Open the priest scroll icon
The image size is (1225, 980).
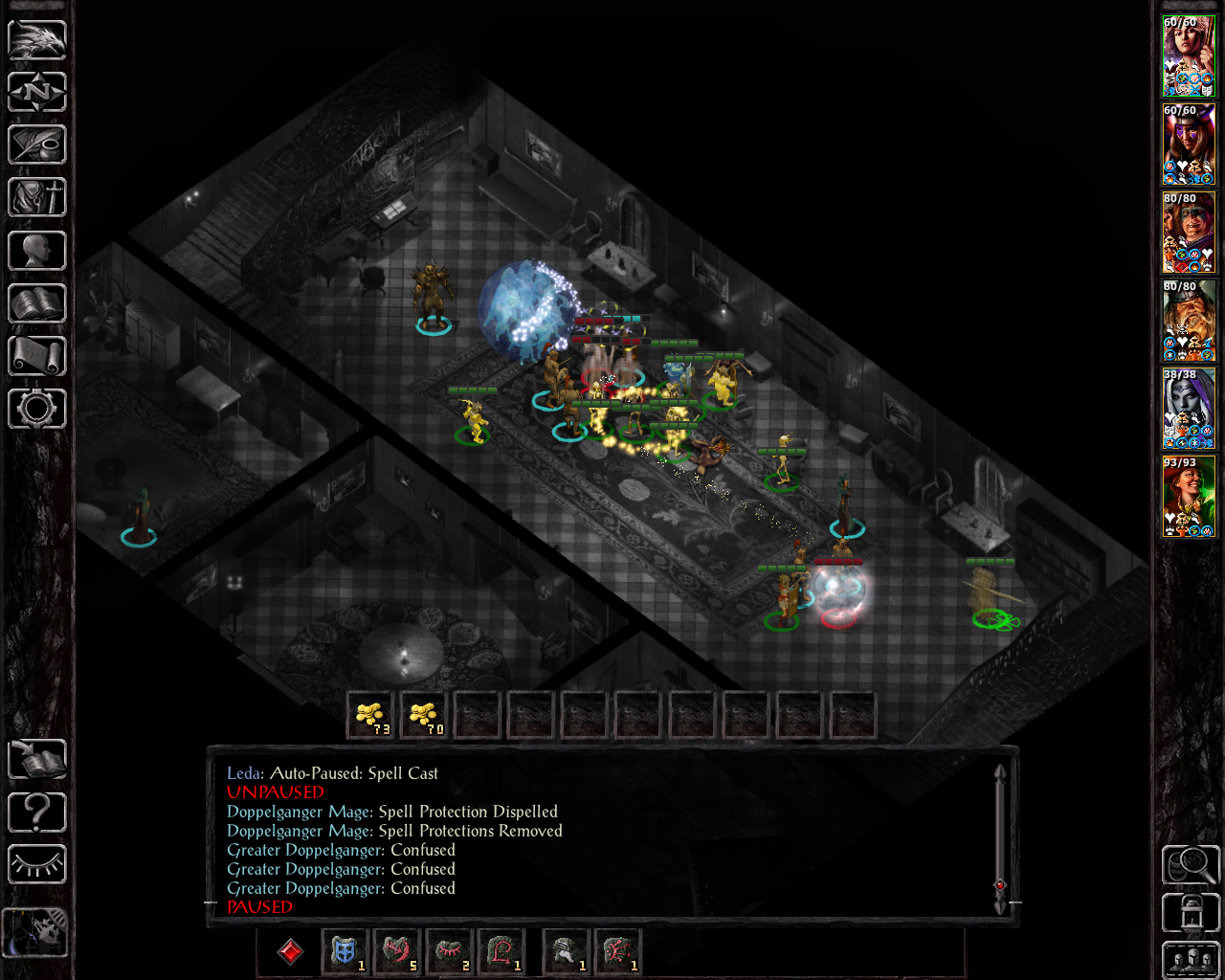[x=37, y=356]
